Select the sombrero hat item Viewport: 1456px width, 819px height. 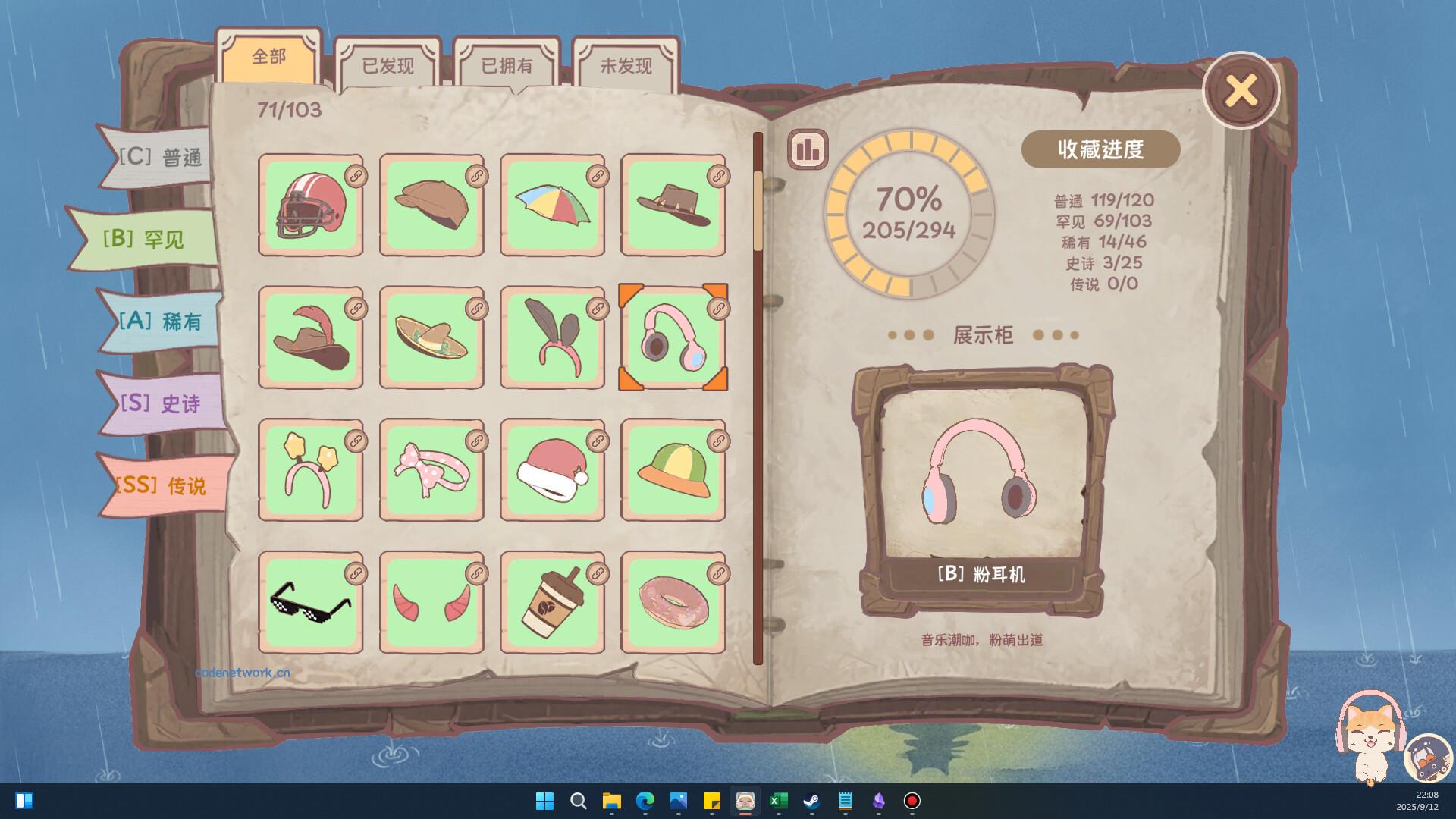pos(431,337)
